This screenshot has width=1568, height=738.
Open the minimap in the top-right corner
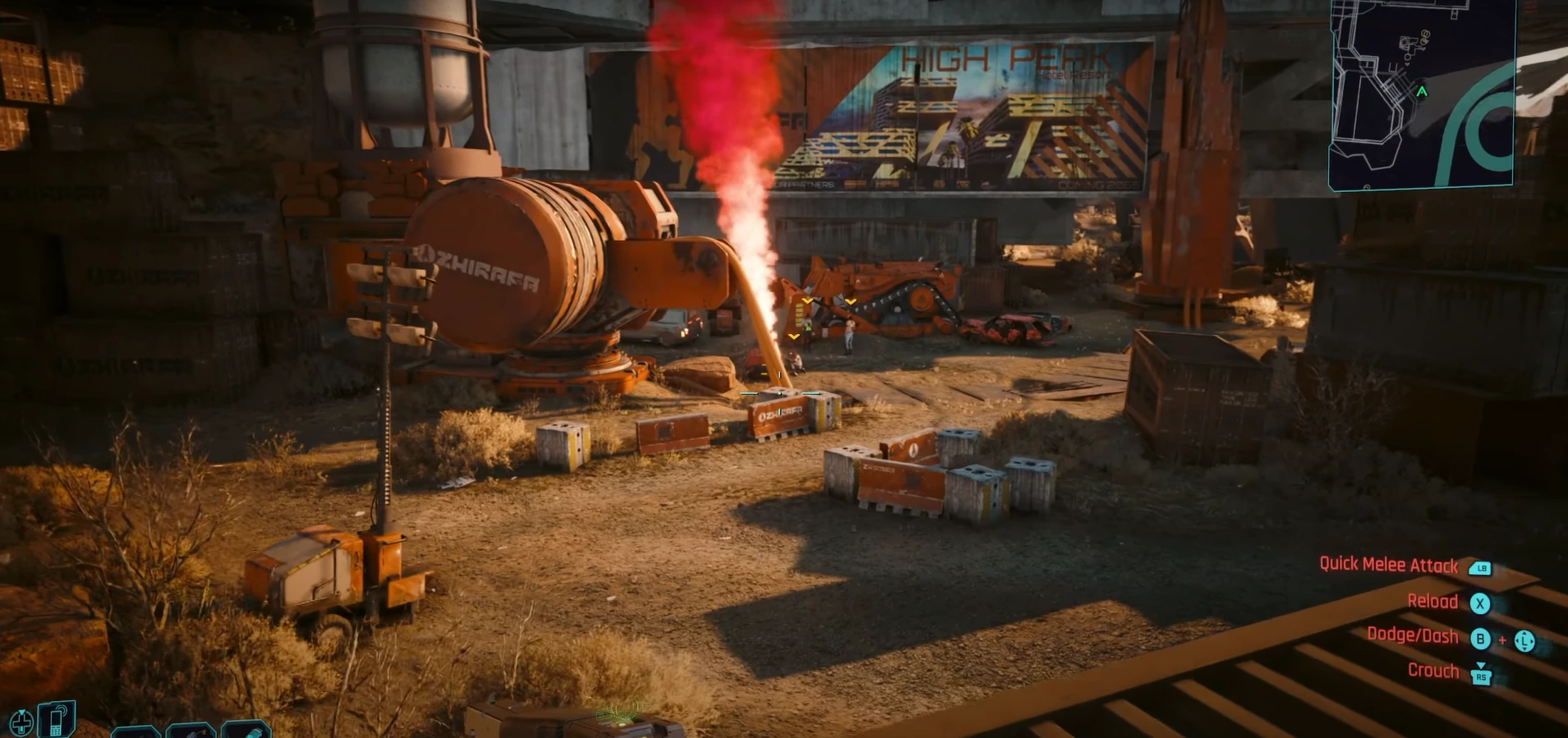coord(1422,94)
